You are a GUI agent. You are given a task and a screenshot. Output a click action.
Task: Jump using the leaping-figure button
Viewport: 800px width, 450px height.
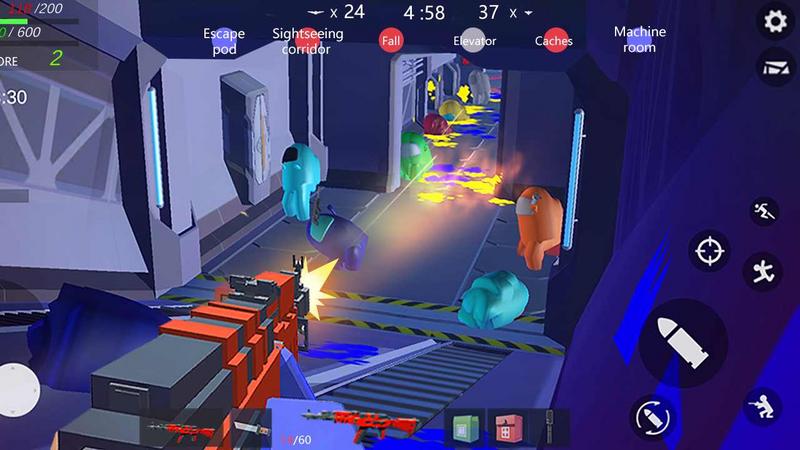[x=762, y=271]
